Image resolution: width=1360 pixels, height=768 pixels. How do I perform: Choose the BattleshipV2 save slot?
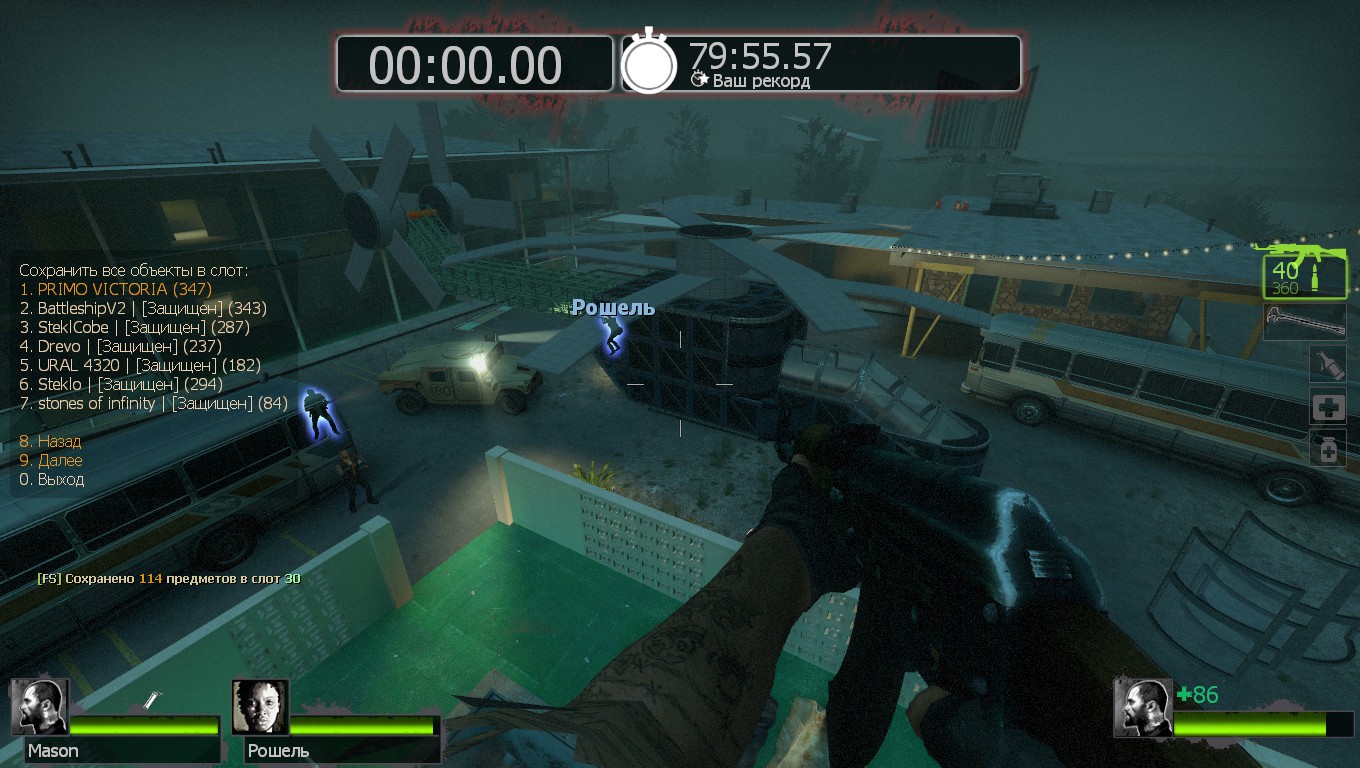pyautogui.click(x=142, y=308)
